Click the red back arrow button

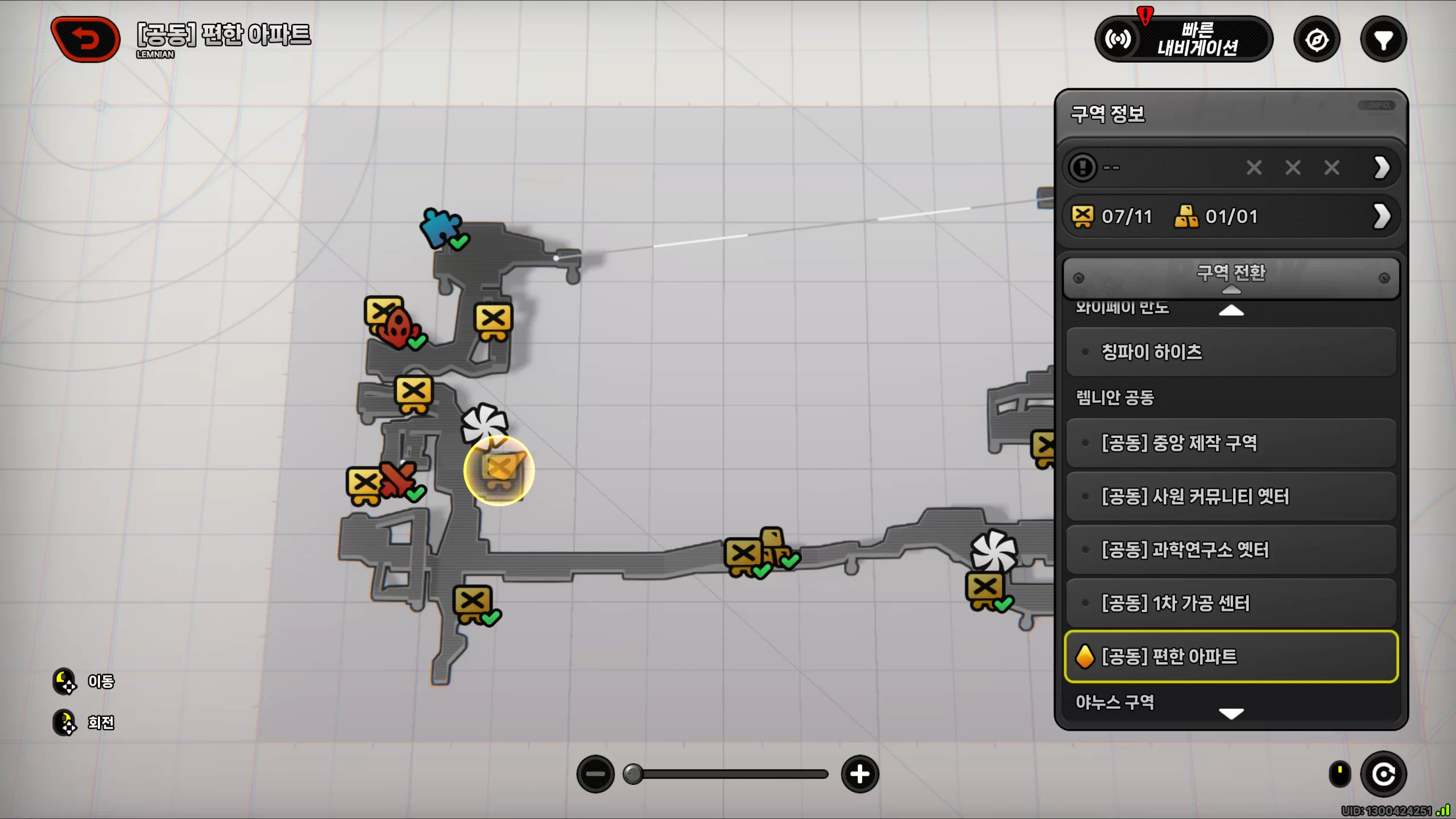[x=85, y=39]
